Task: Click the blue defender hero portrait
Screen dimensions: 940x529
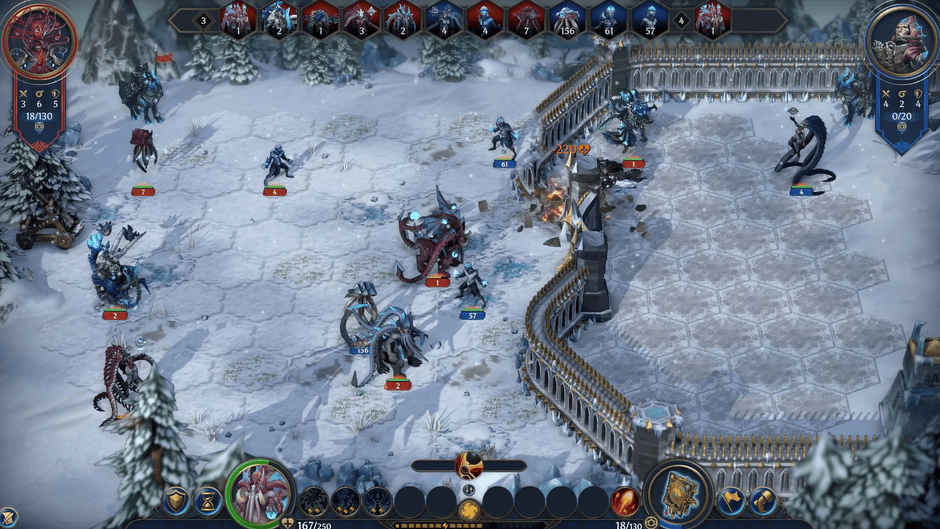Action: pyautogui.click(x=902, y=41)
